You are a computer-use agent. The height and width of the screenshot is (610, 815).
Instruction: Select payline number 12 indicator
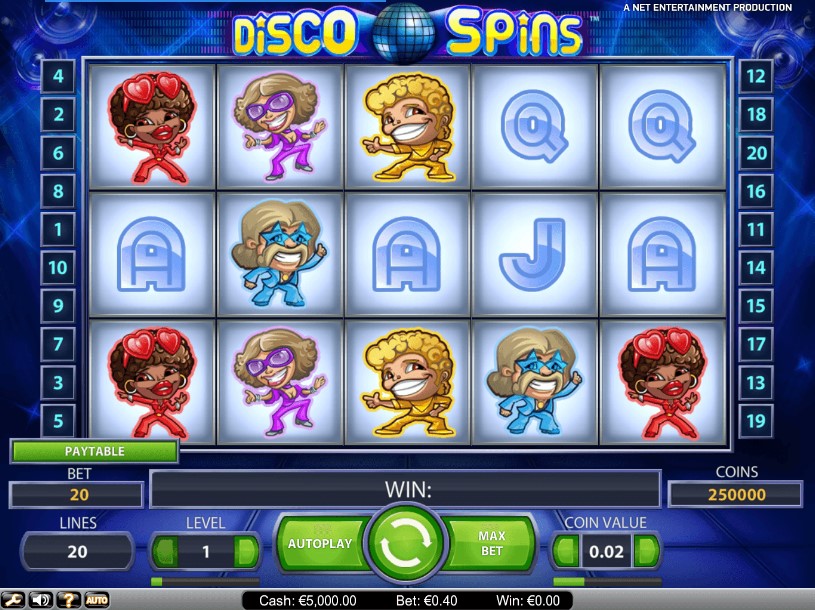[x=756, y=76]
